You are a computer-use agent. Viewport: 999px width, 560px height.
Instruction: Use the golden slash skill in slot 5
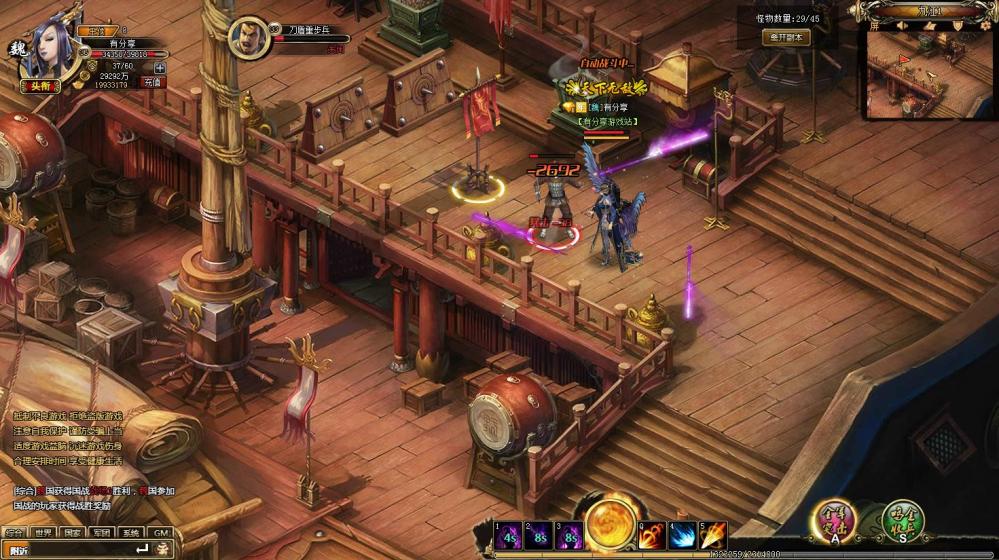point(714,536)
